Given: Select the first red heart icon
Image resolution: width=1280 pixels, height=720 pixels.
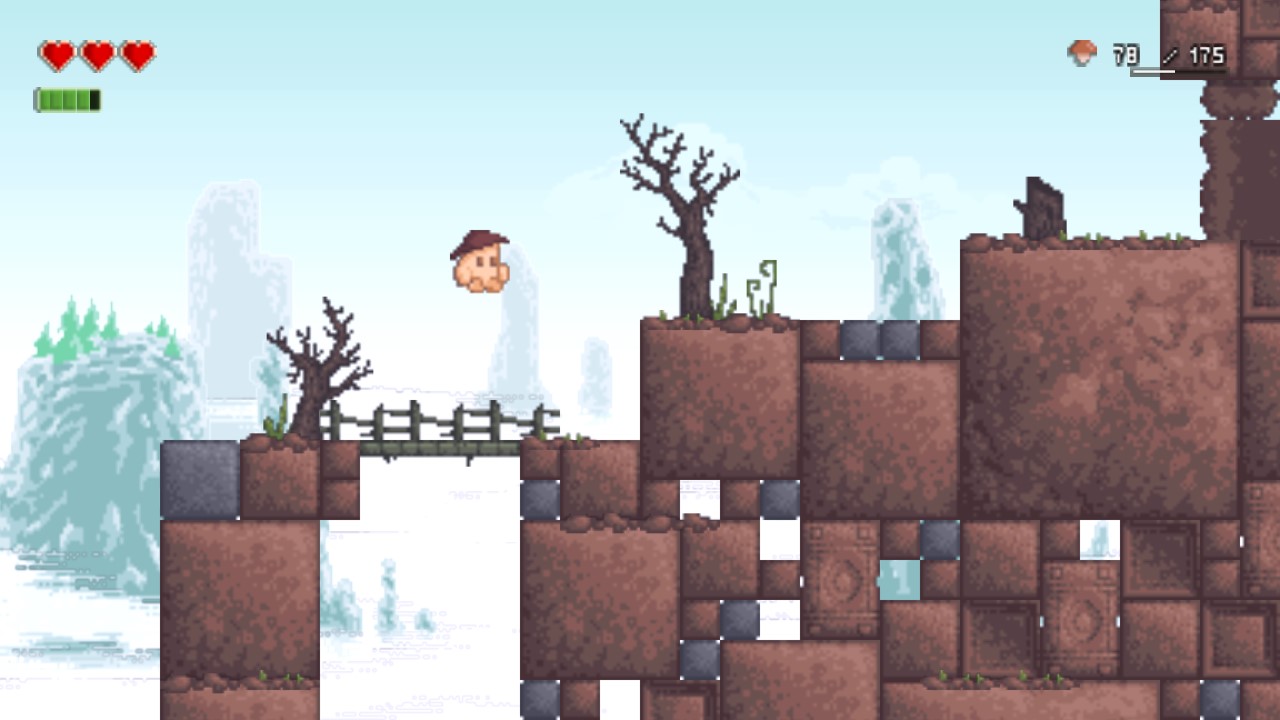Looking at the screenshot, I should click(x=57, y=54).
